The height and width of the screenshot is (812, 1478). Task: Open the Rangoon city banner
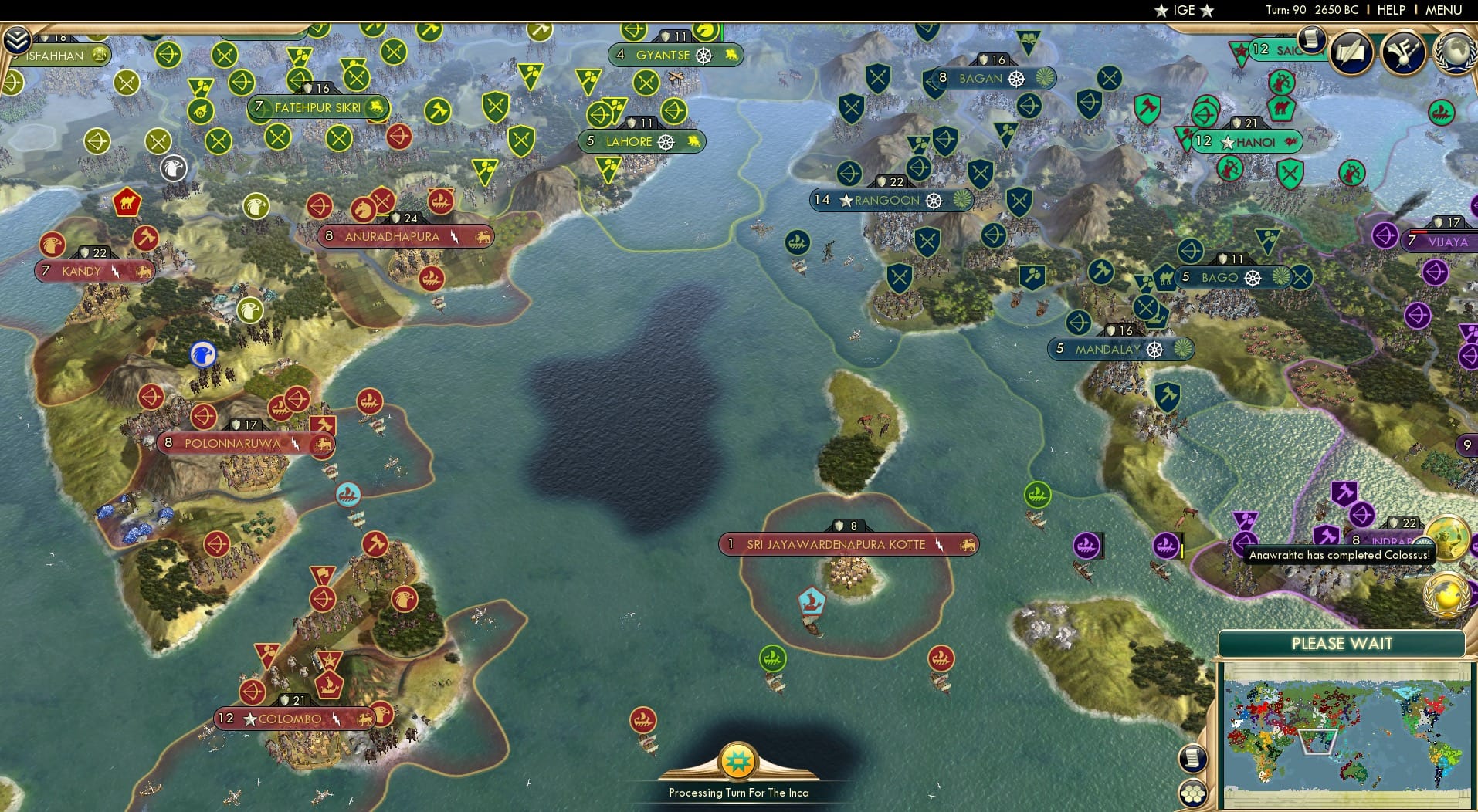coord(890,200)
